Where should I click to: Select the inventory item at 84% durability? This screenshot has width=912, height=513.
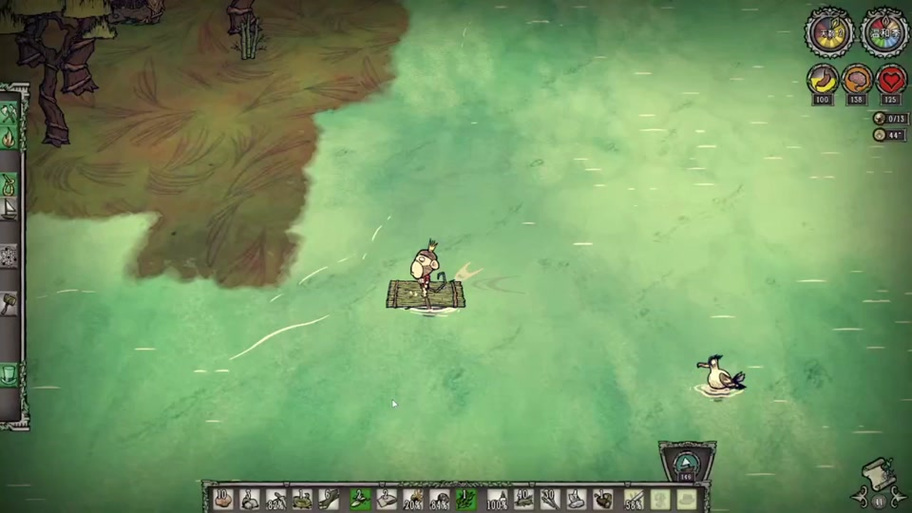click(x=439, y=498)
